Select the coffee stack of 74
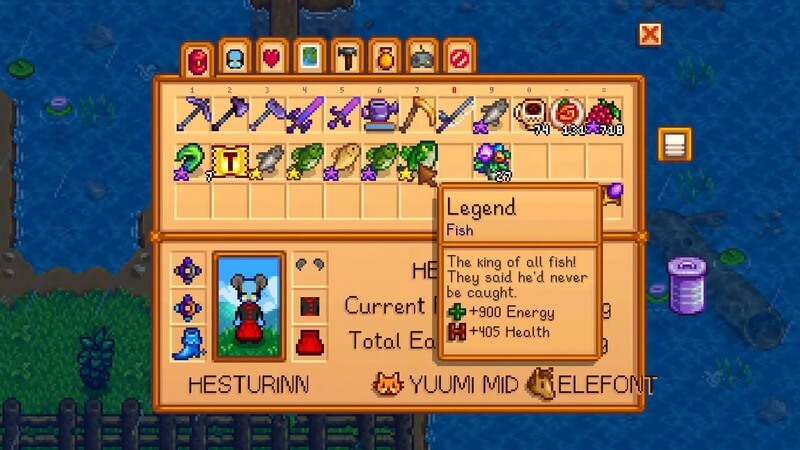800x450 pixels. [x=530, y=115]
